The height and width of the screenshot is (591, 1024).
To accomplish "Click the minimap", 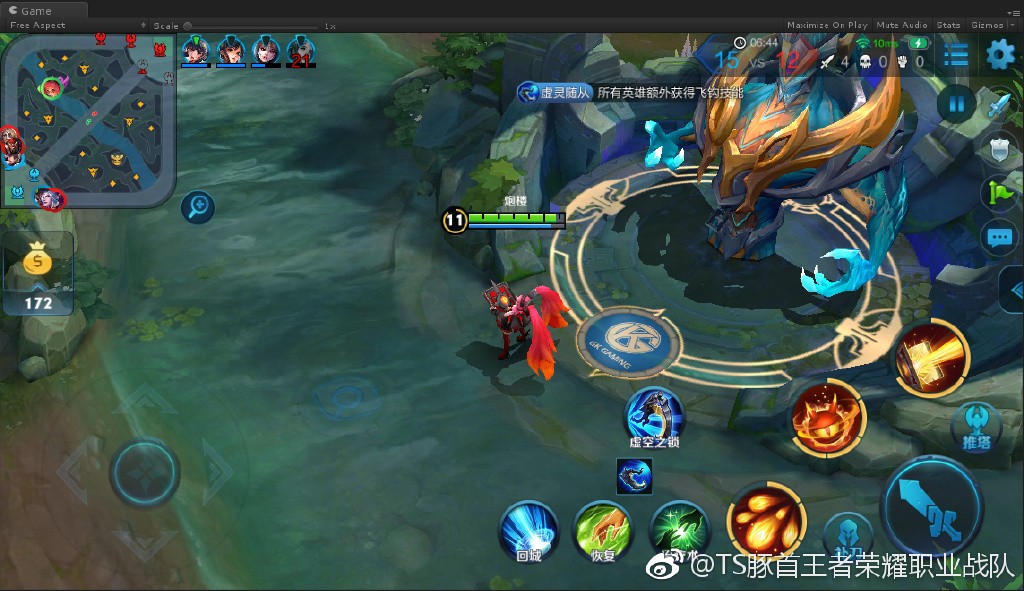I will [88, 120].
